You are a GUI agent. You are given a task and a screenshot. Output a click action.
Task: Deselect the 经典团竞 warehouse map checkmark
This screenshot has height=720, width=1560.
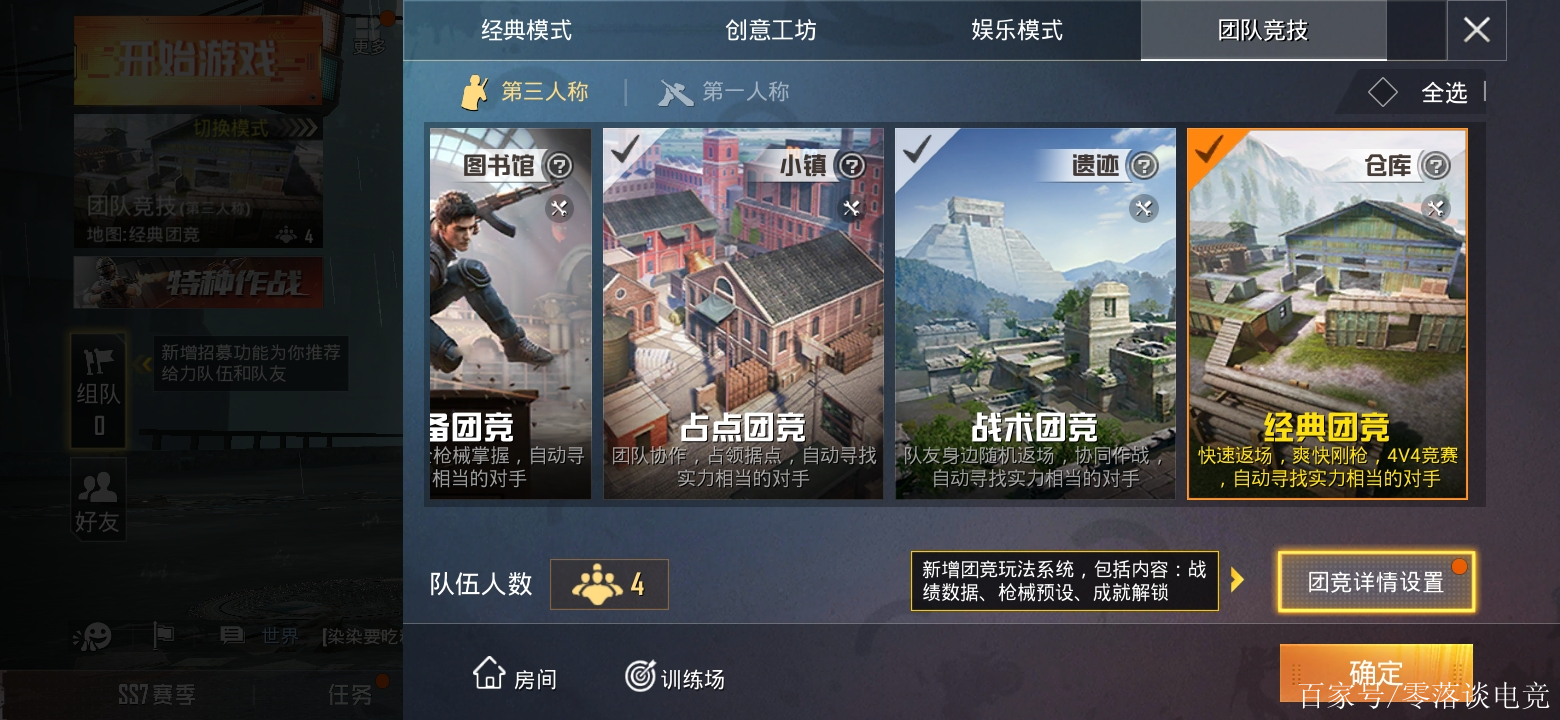coord(1207,148)
